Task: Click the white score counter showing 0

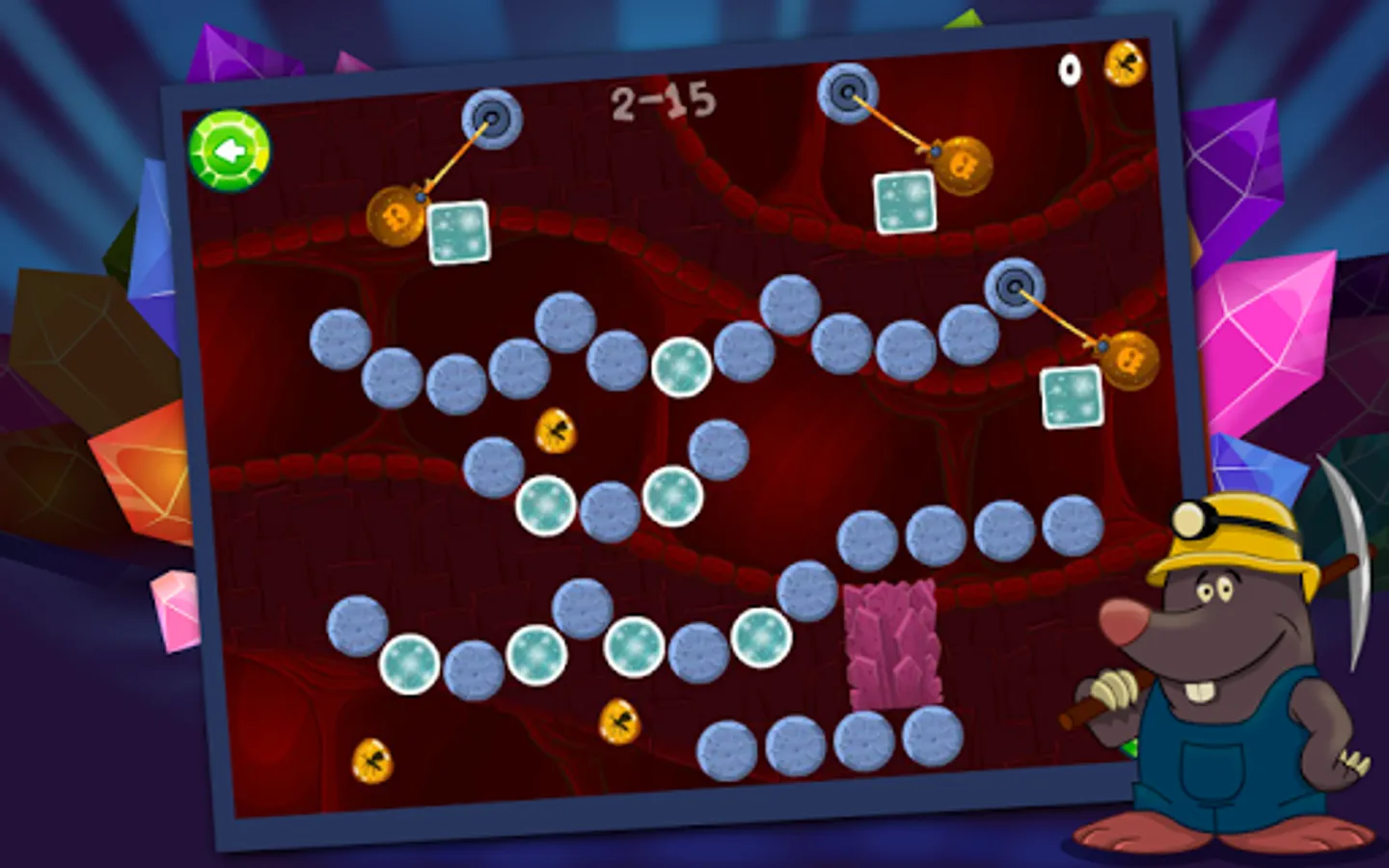Action: tap(1067, 68)
